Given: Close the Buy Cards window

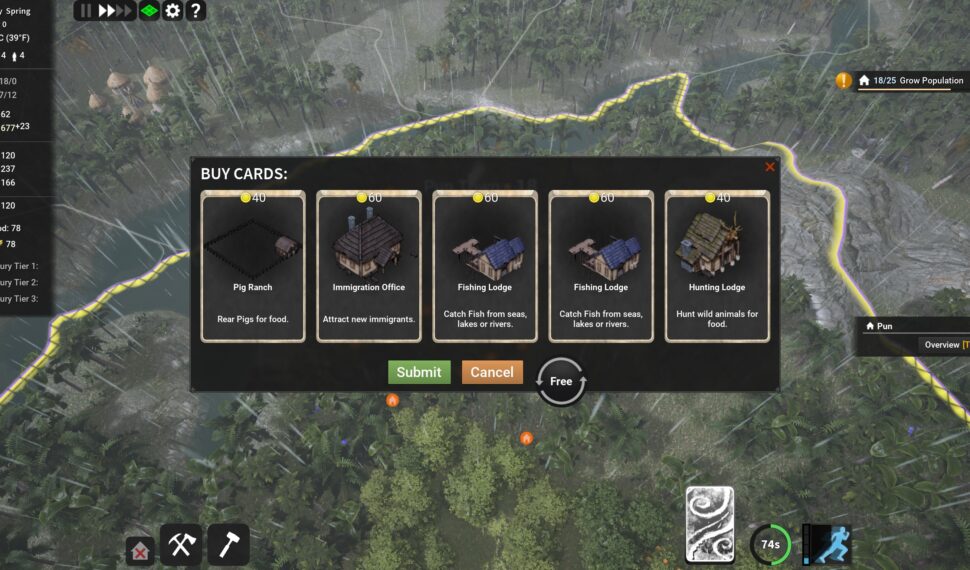Looking at the screenshot, I should coord(770,167).
